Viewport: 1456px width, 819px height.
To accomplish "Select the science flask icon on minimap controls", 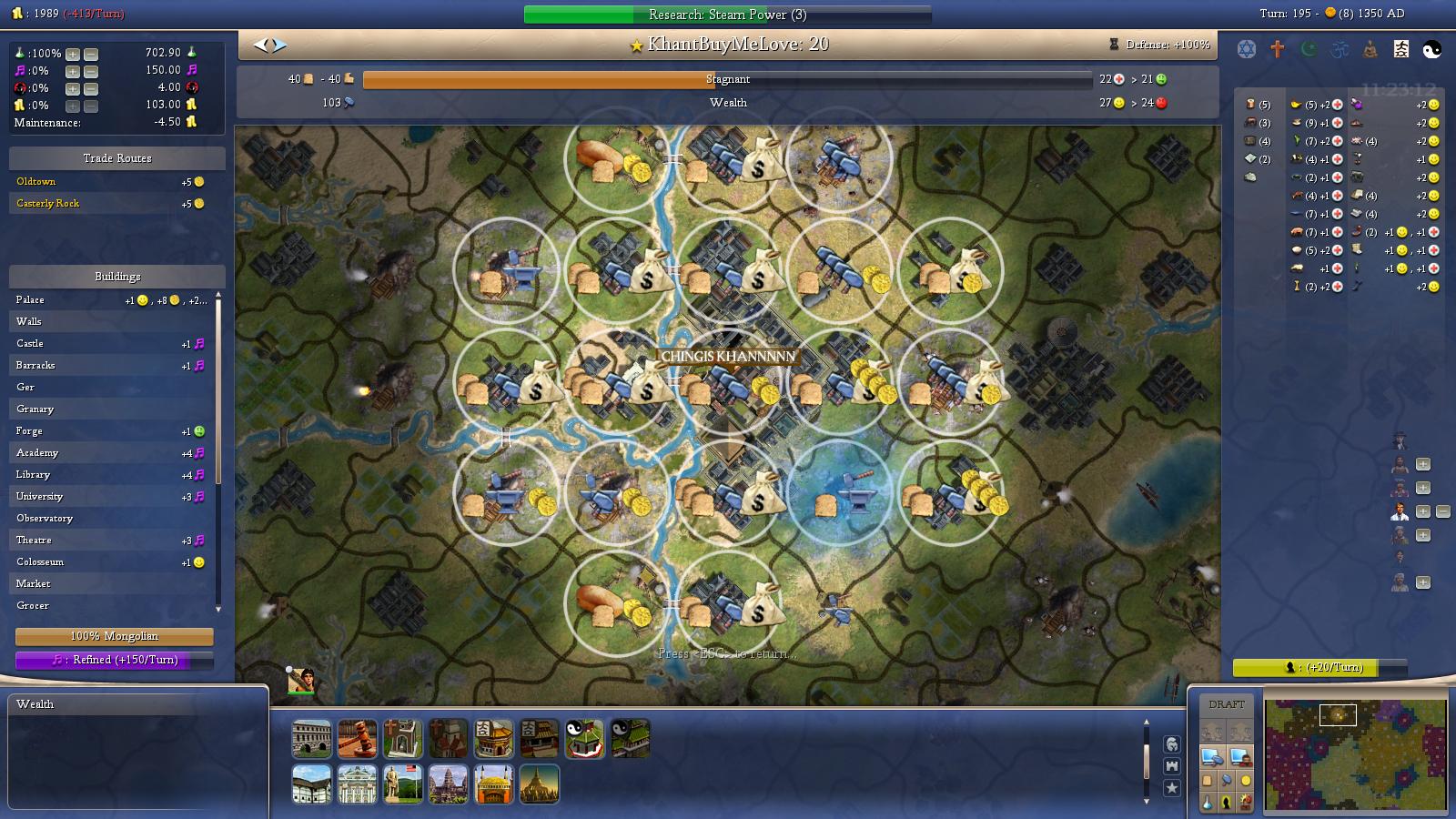I will coord(1207,802).
